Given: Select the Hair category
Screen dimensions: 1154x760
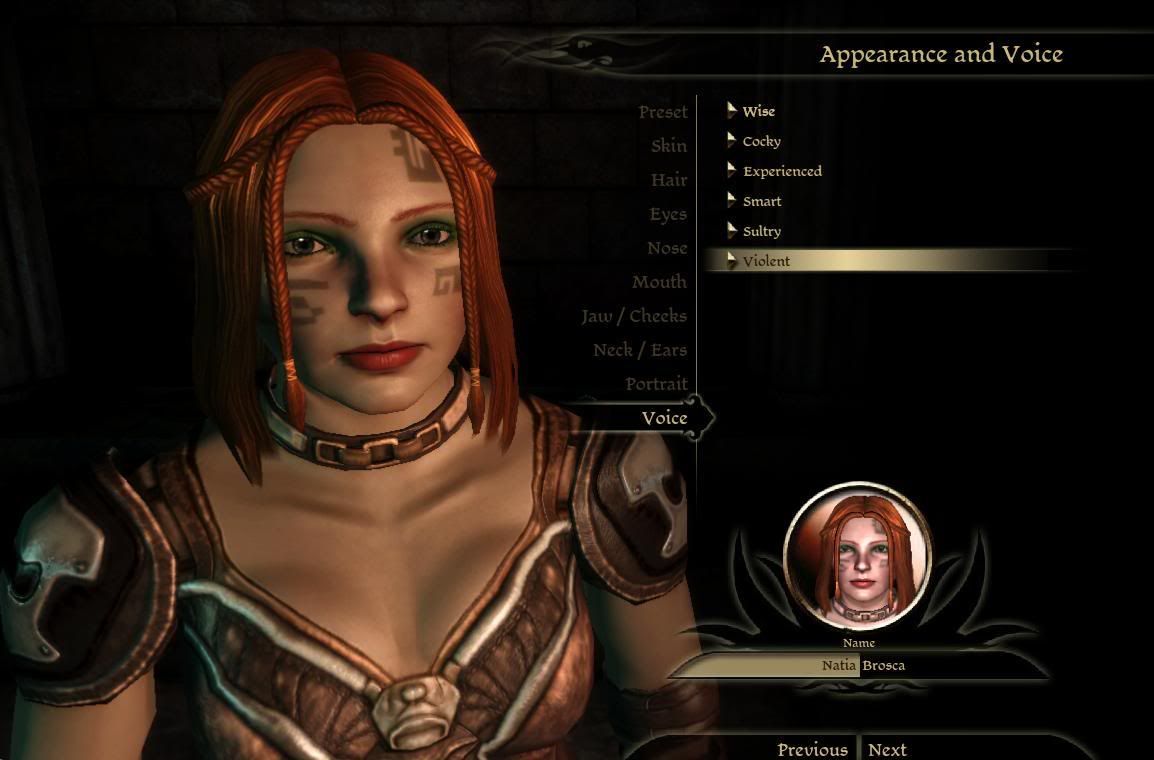Looking at the screenshot, I should (x=668, y=180).
